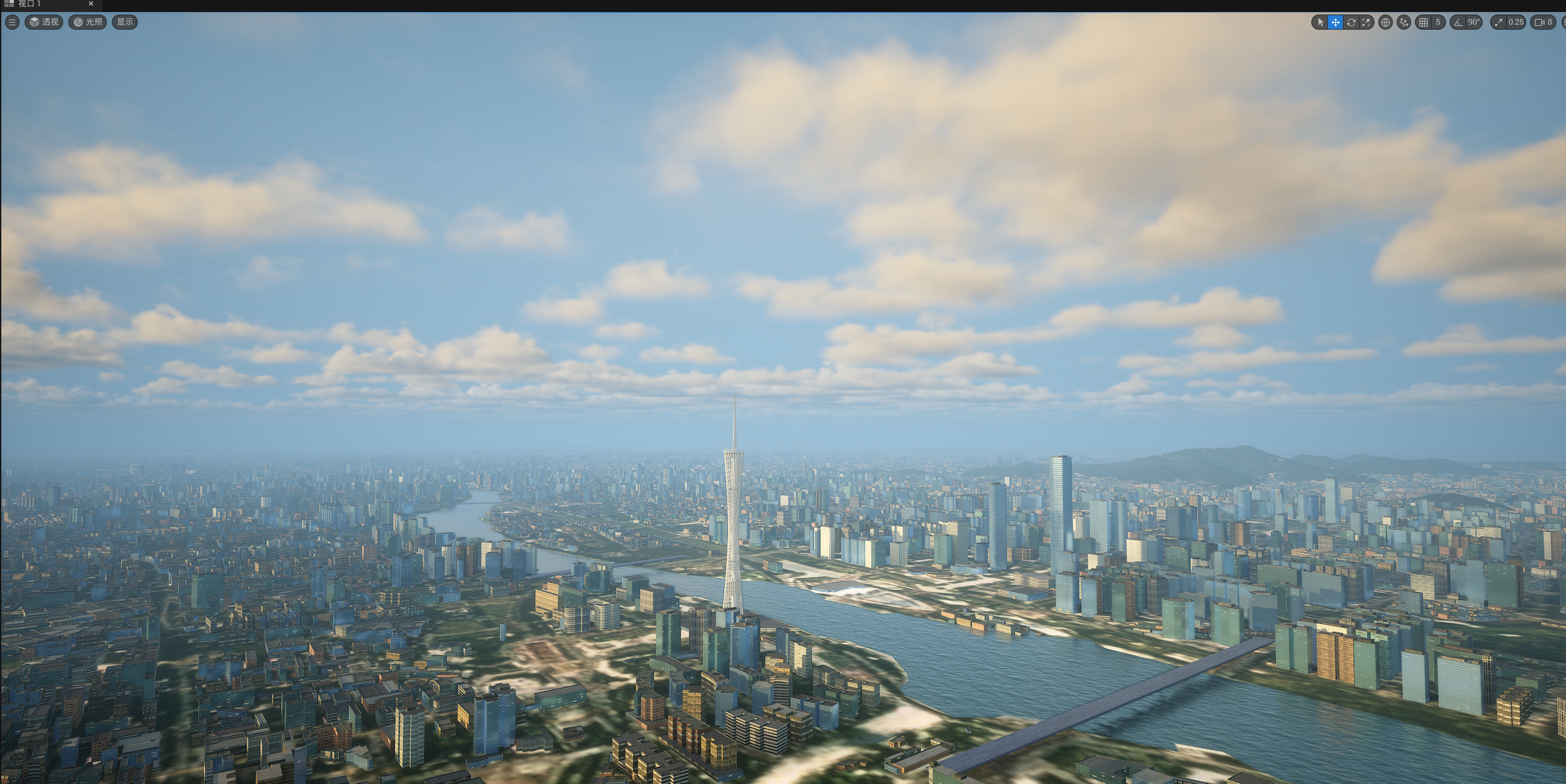
Task: Select the 视口 1 viewport tab
Action: pyautogui.click(x=30, y=4)
